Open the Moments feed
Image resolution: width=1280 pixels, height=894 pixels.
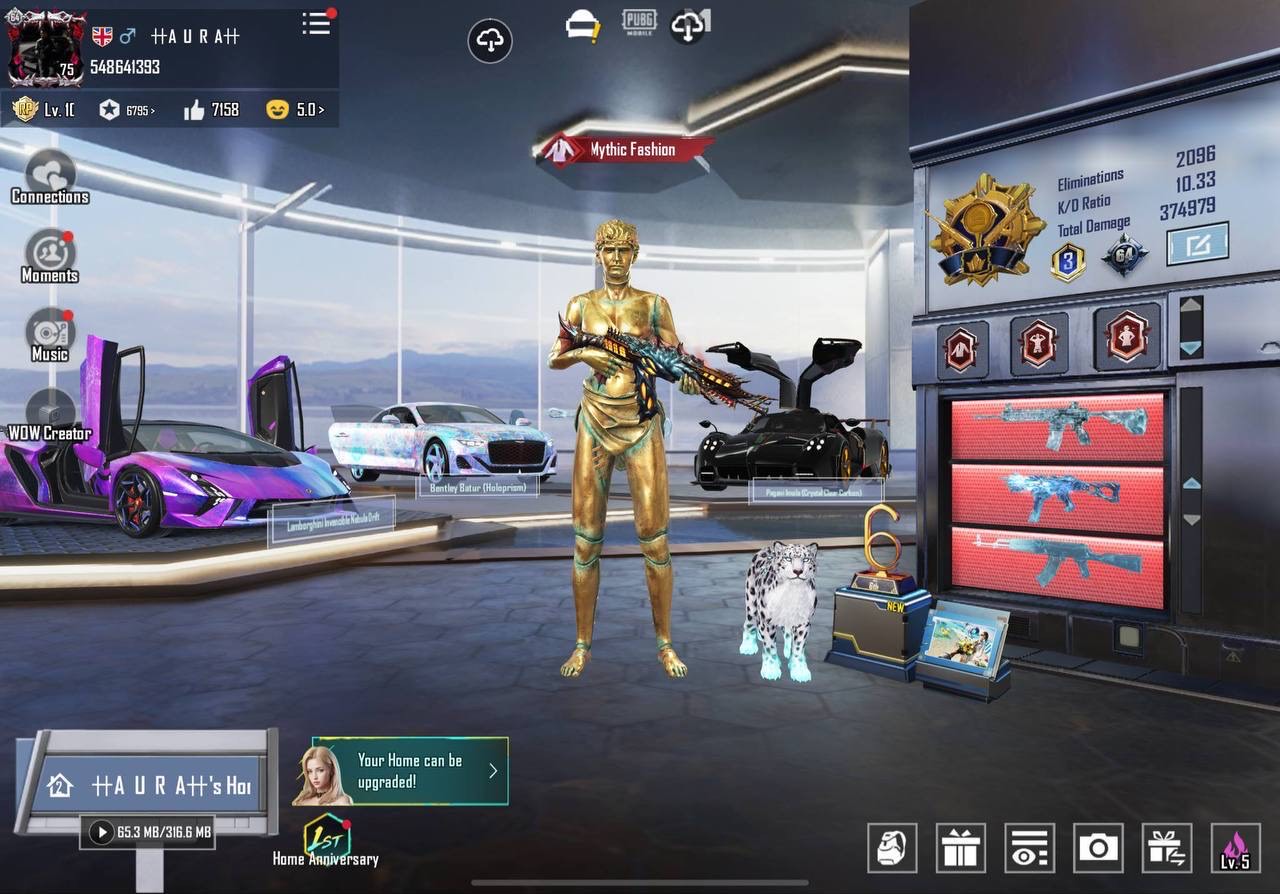click(x=50, y=257)
